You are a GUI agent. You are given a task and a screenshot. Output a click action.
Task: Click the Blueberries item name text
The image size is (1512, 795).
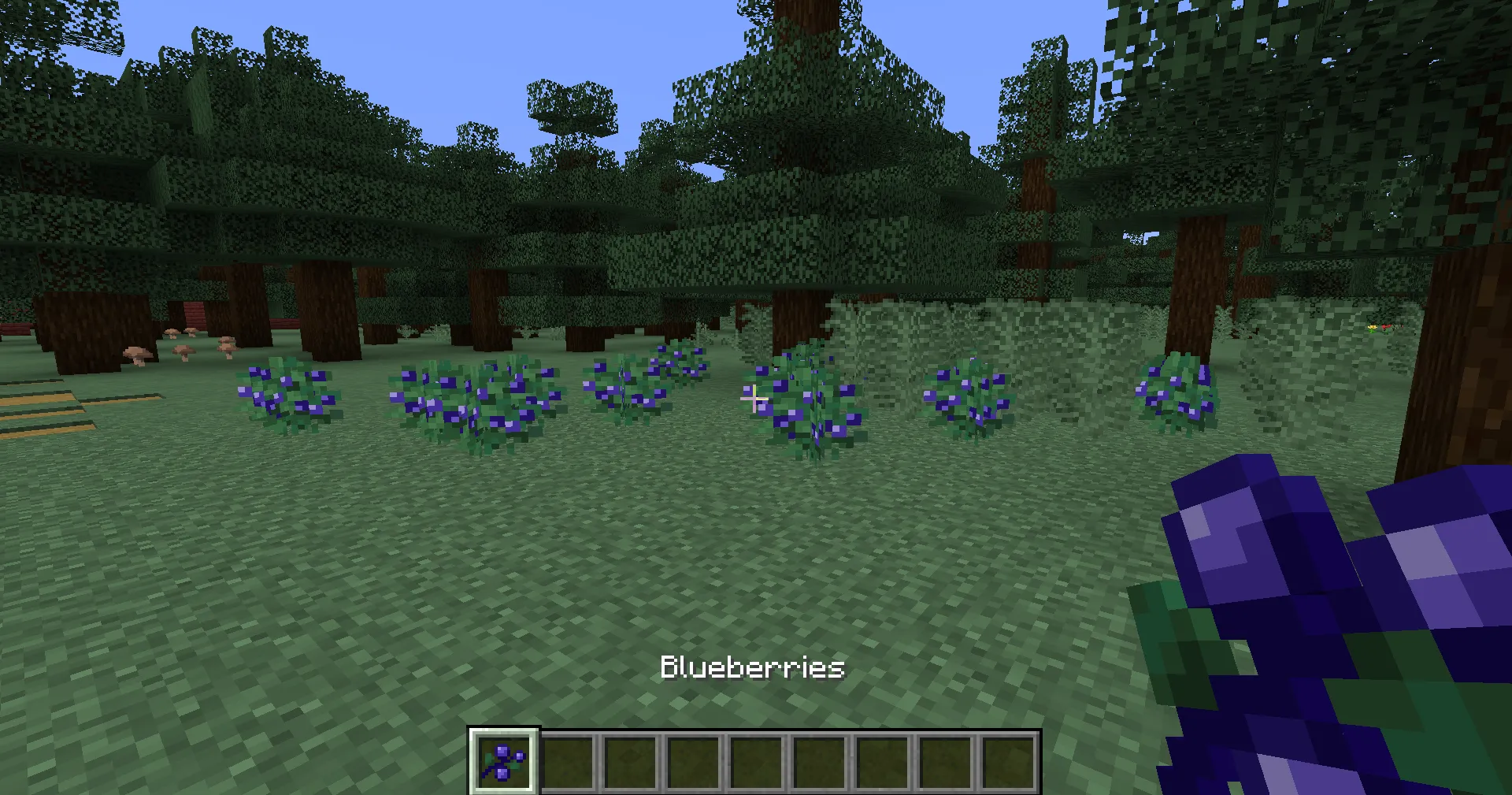[752, 668]
